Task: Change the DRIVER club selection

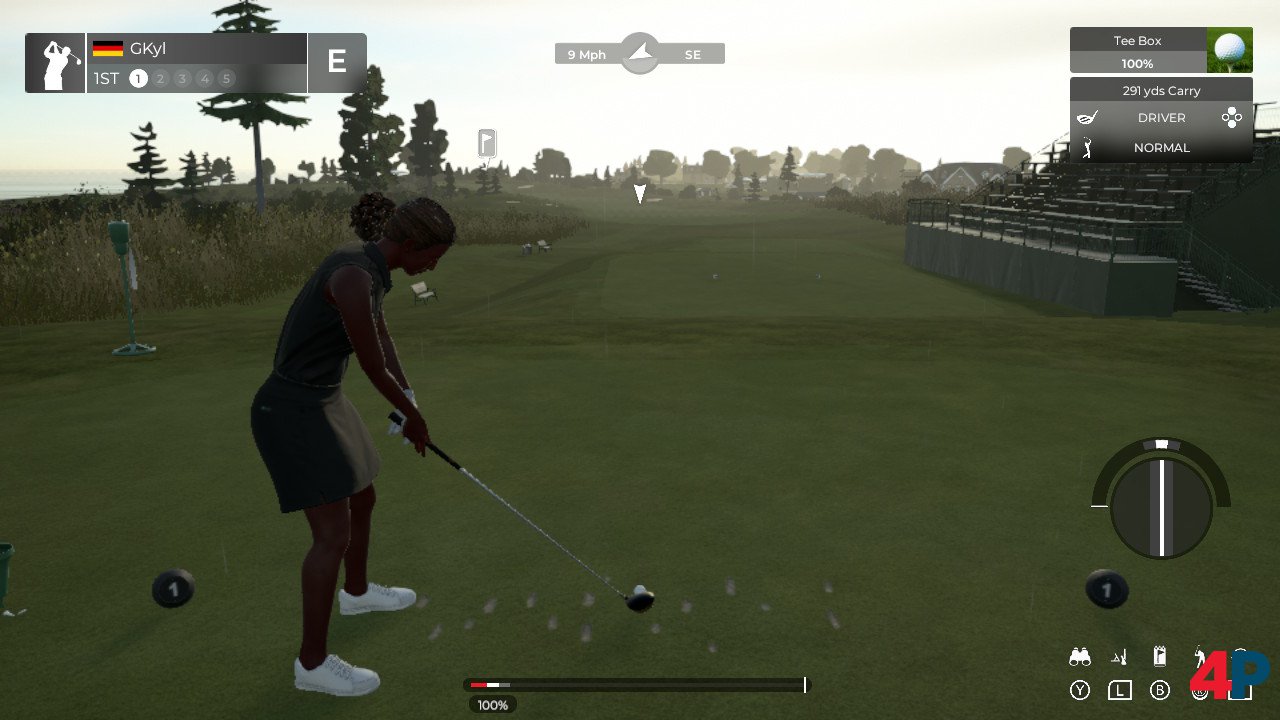Action: 1161,118
